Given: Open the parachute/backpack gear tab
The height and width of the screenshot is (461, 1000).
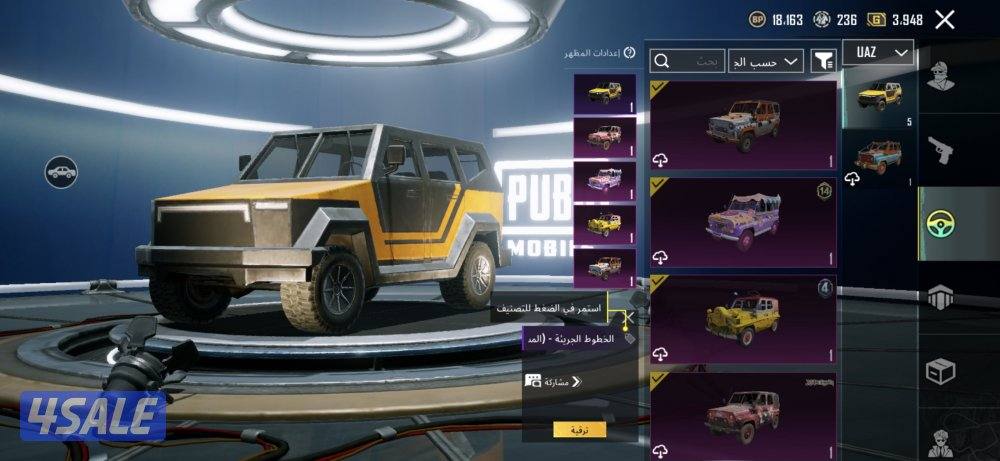Looking at the screenshot, I should click(x=940, y=296).
